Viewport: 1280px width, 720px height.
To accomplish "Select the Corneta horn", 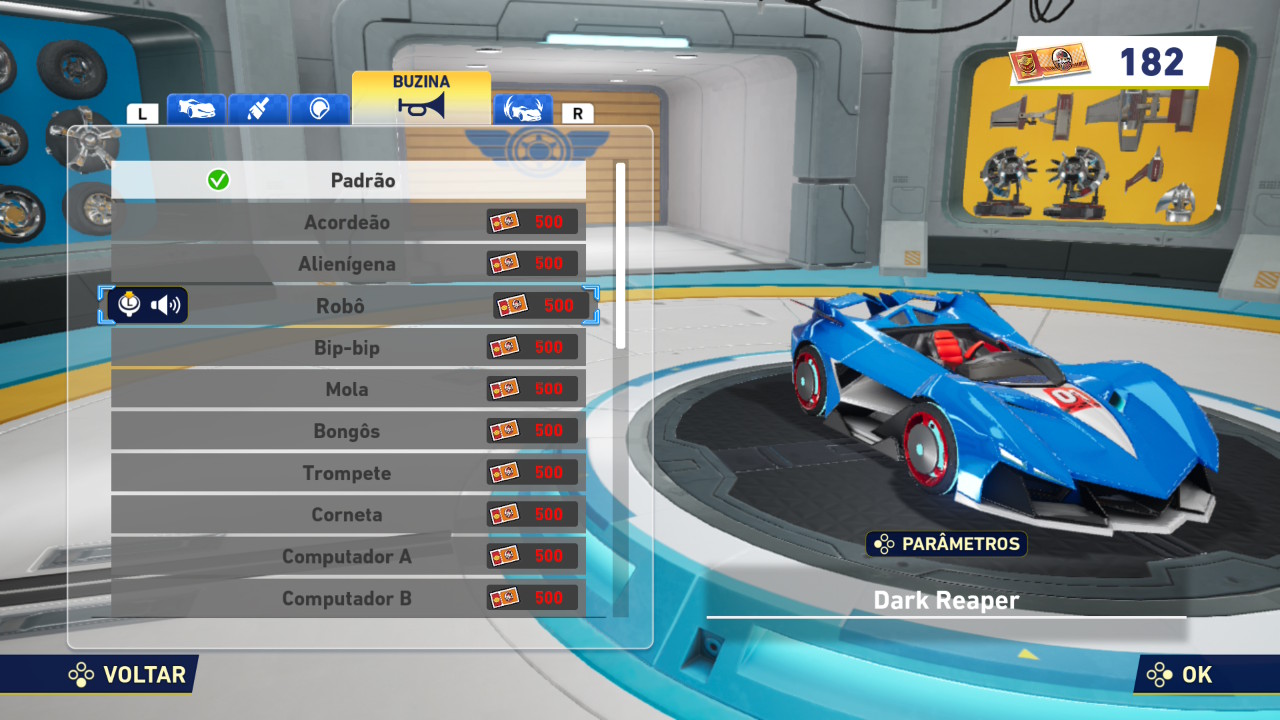I will click(x=348, y=515).
